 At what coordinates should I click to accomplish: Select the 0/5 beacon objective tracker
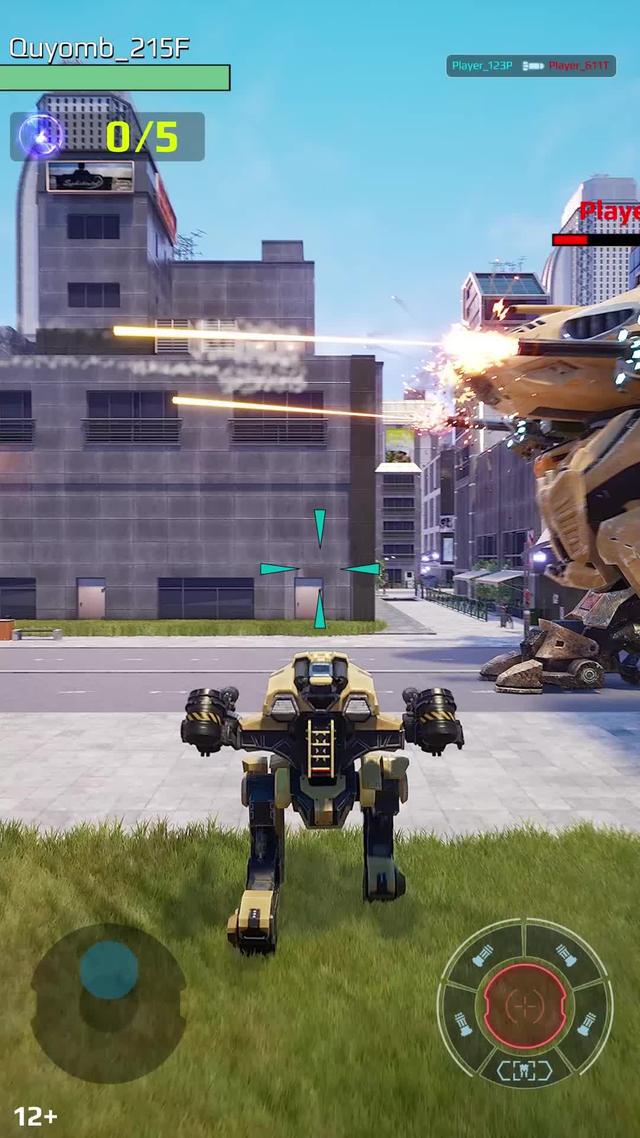[x=108, y=137]
